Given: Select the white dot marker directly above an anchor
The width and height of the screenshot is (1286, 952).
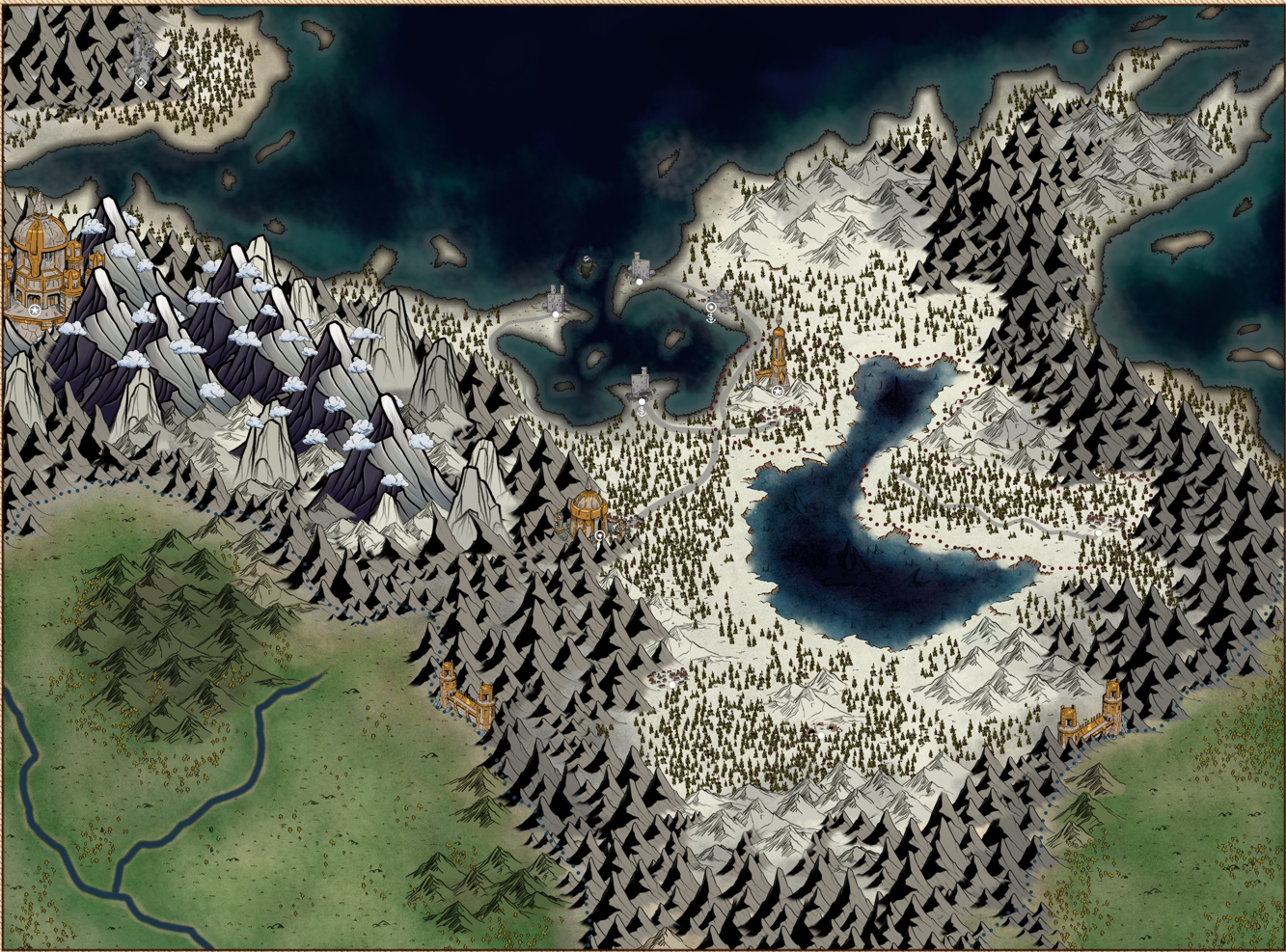Looking at the screenshot, I should pos(642,402).
